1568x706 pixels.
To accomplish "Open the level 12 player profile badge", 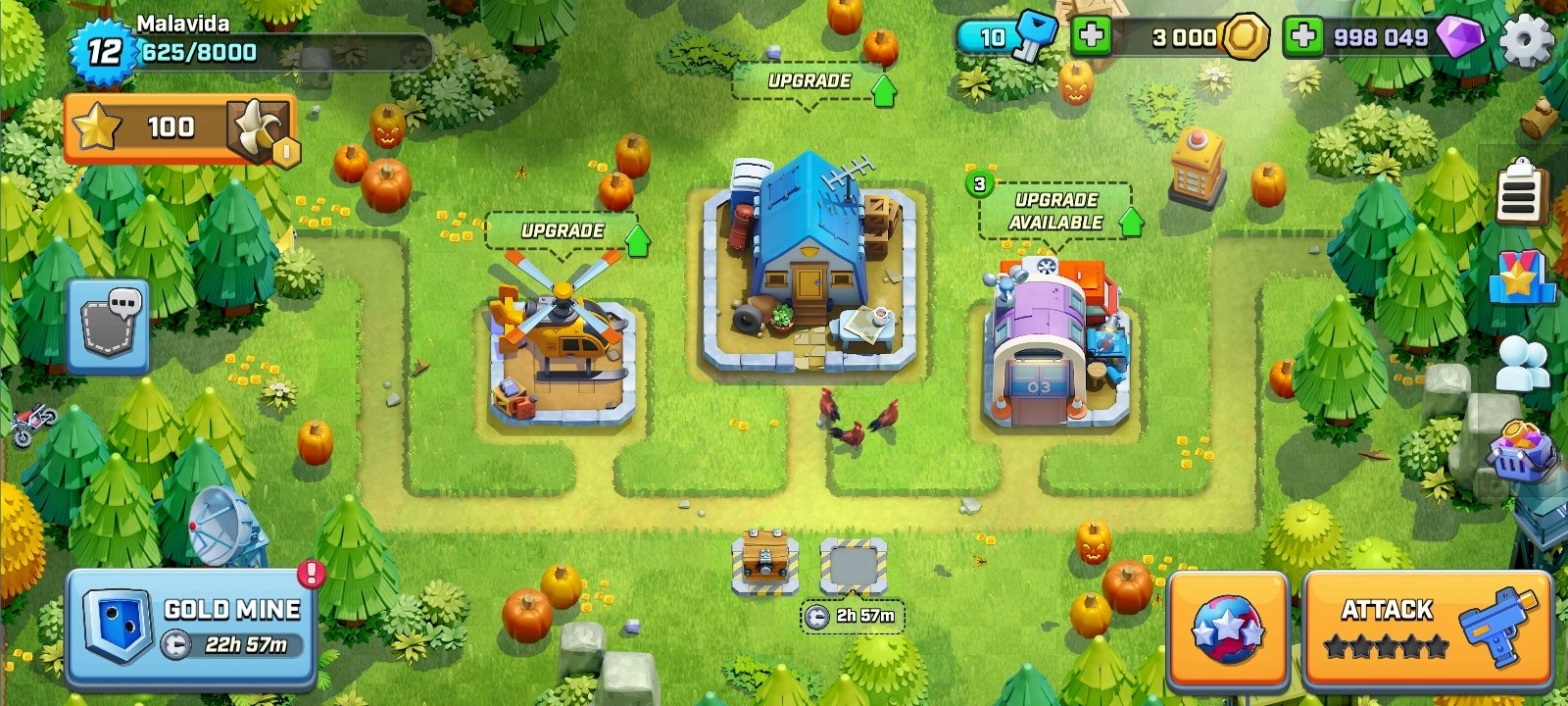I will pyautogui.click(x=103, y=49).
